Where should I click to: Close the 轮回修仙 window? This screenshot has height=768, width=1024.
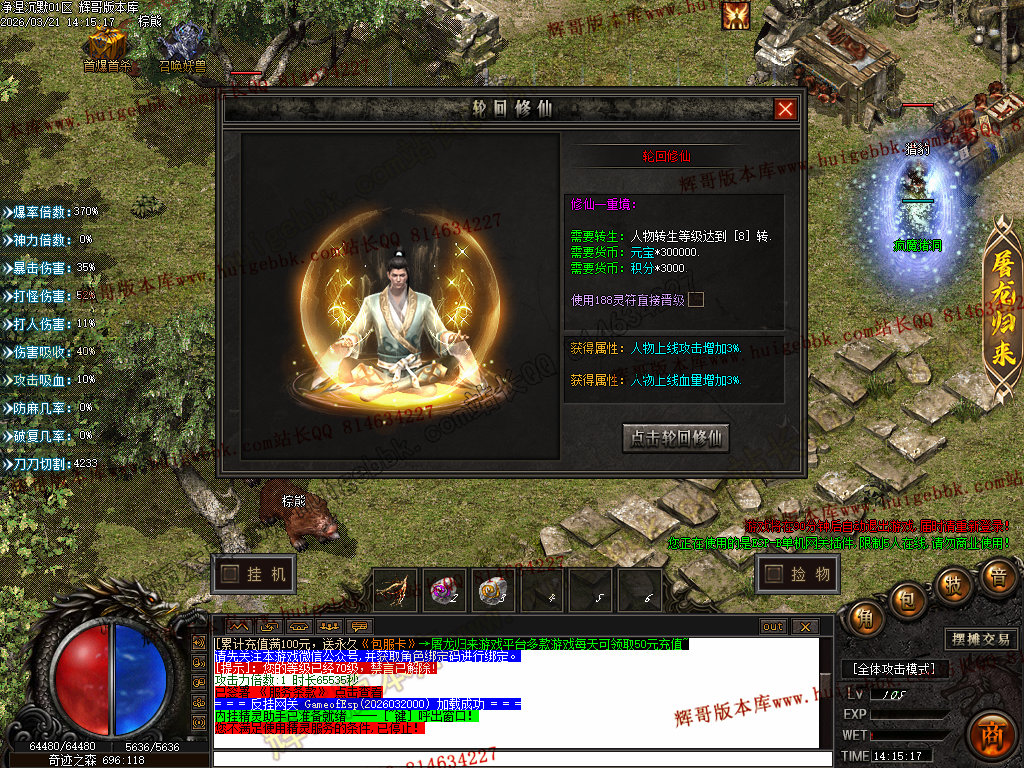[786, 109]
